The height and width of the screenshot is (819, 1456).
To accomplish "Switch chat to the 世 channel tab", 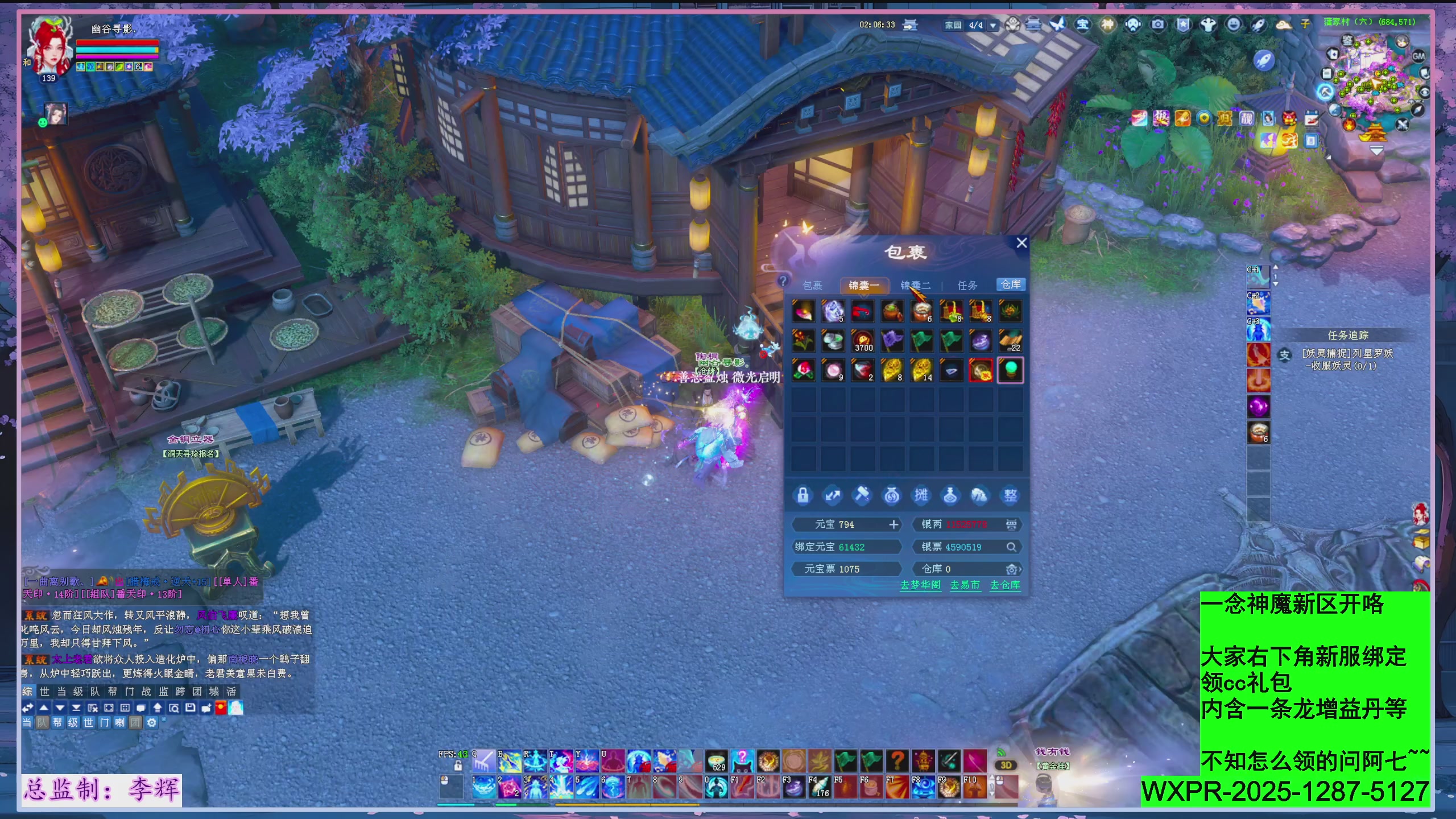I will 44,692.
